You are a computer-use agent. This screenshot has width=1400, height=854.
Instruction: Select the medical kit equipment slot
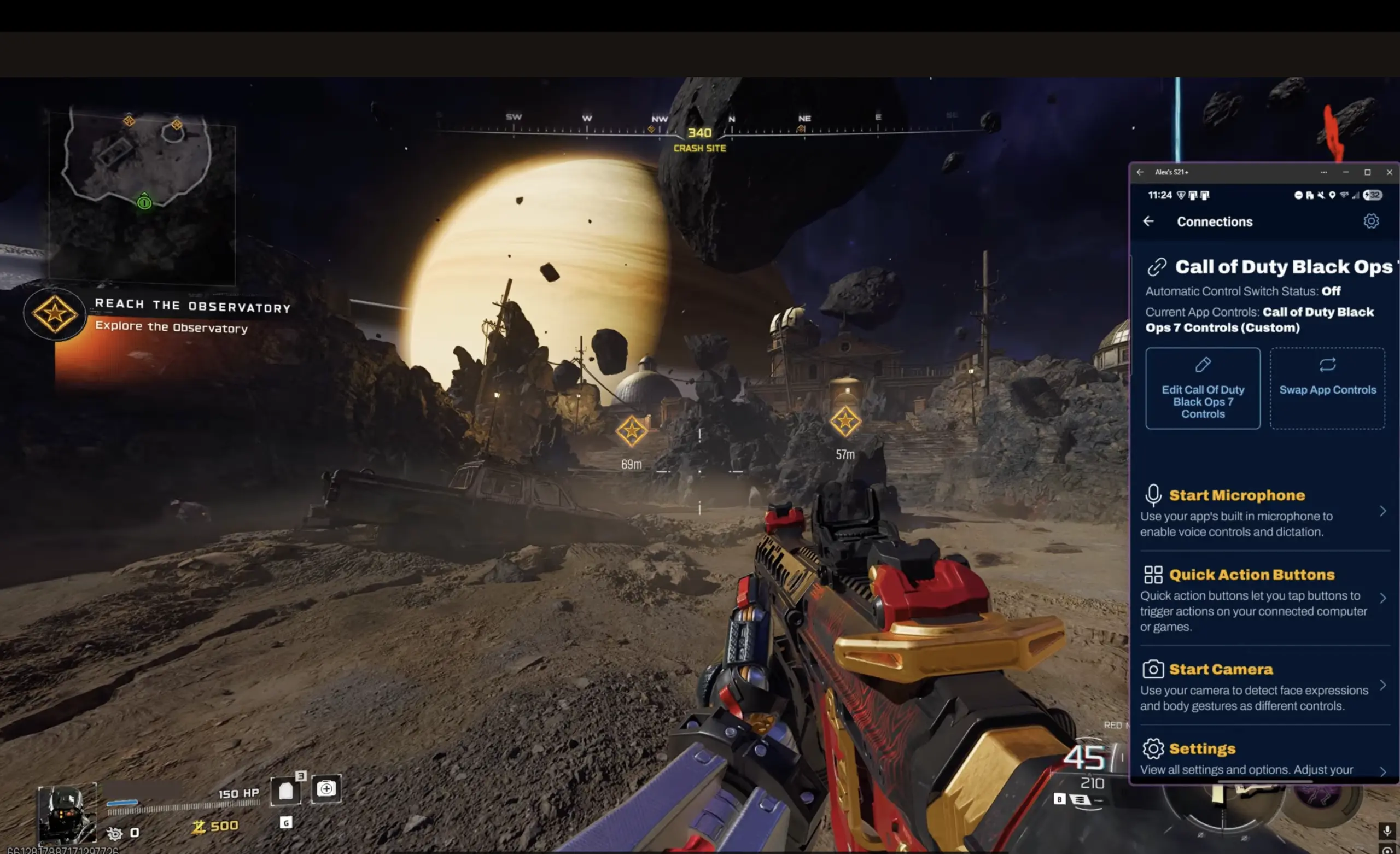click(x=326, y=788)
